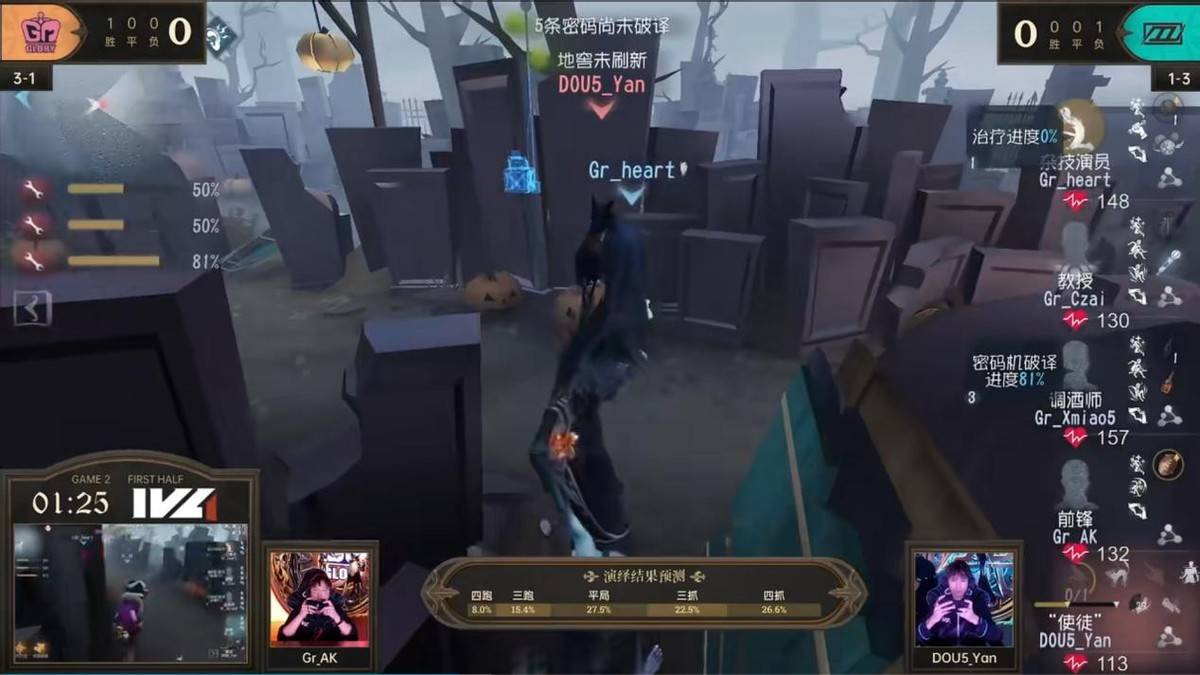Click the Gr Glory team logo
The width and height of the screenshot is (1200, 675).
click(x=42, y=33)
